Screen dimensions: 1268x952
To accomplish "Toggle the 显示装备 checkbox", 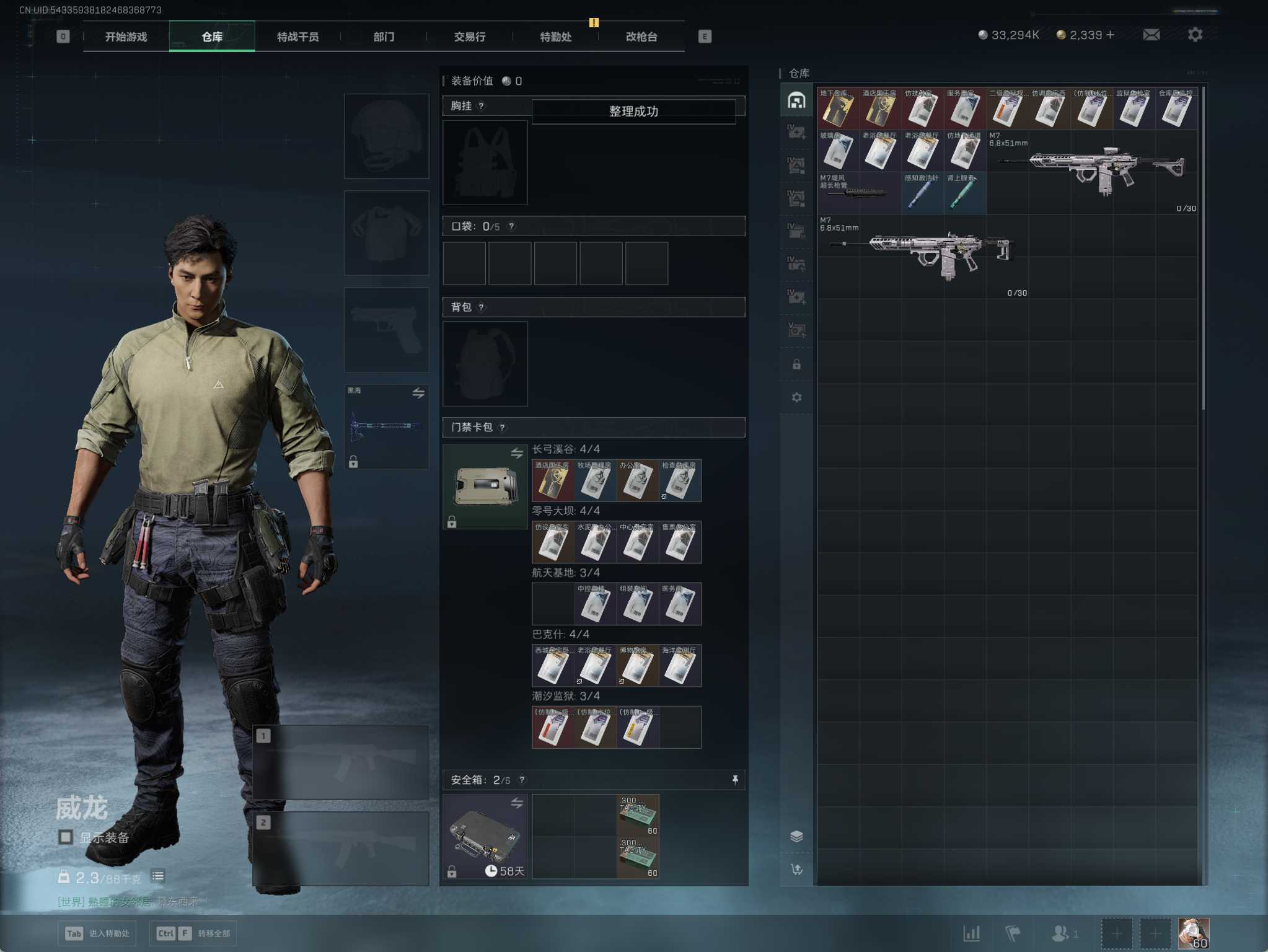I will point(66,837).
